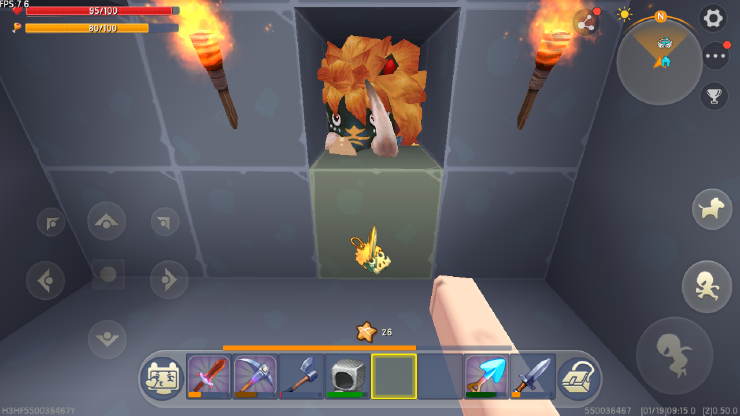The height and width of the screenshot is (416, 740).
Task: Select the blue shovel hotbar slot
Action: [487, 377]
